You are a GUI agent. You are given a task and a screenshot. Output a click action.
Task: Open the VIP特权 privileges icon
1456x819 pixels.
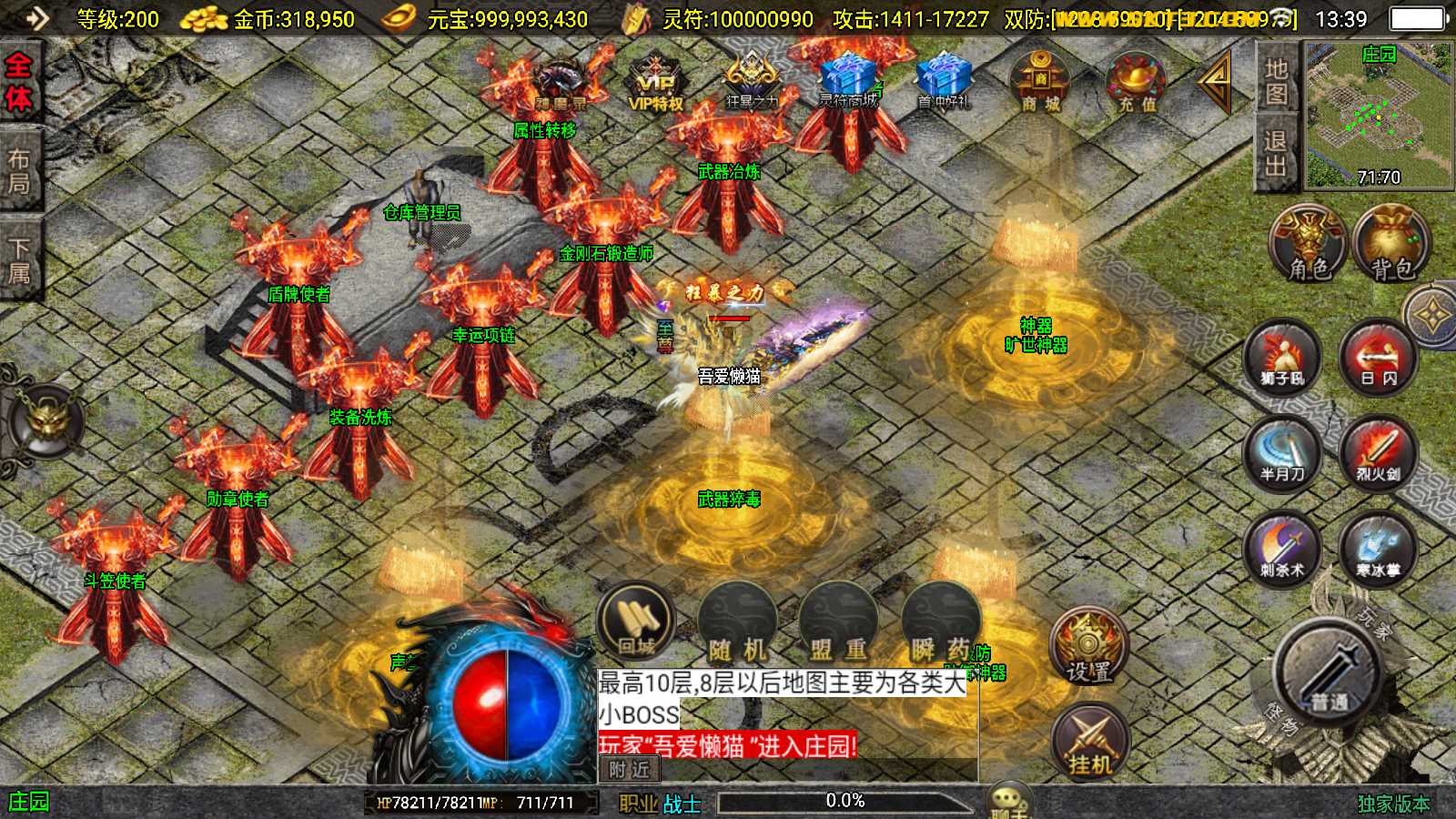coord(655,82)
